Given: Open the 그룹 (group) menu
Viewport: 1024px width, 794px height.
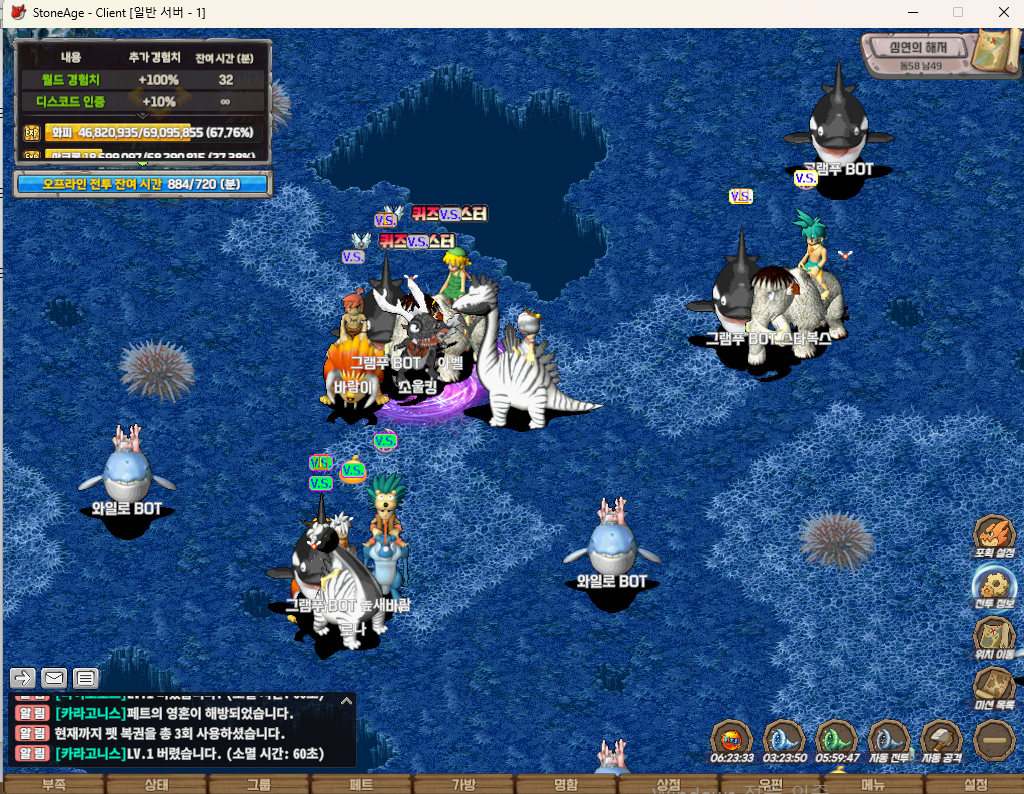Looking at the screenshot, I should pyautogui.click(x=258, y=784).
